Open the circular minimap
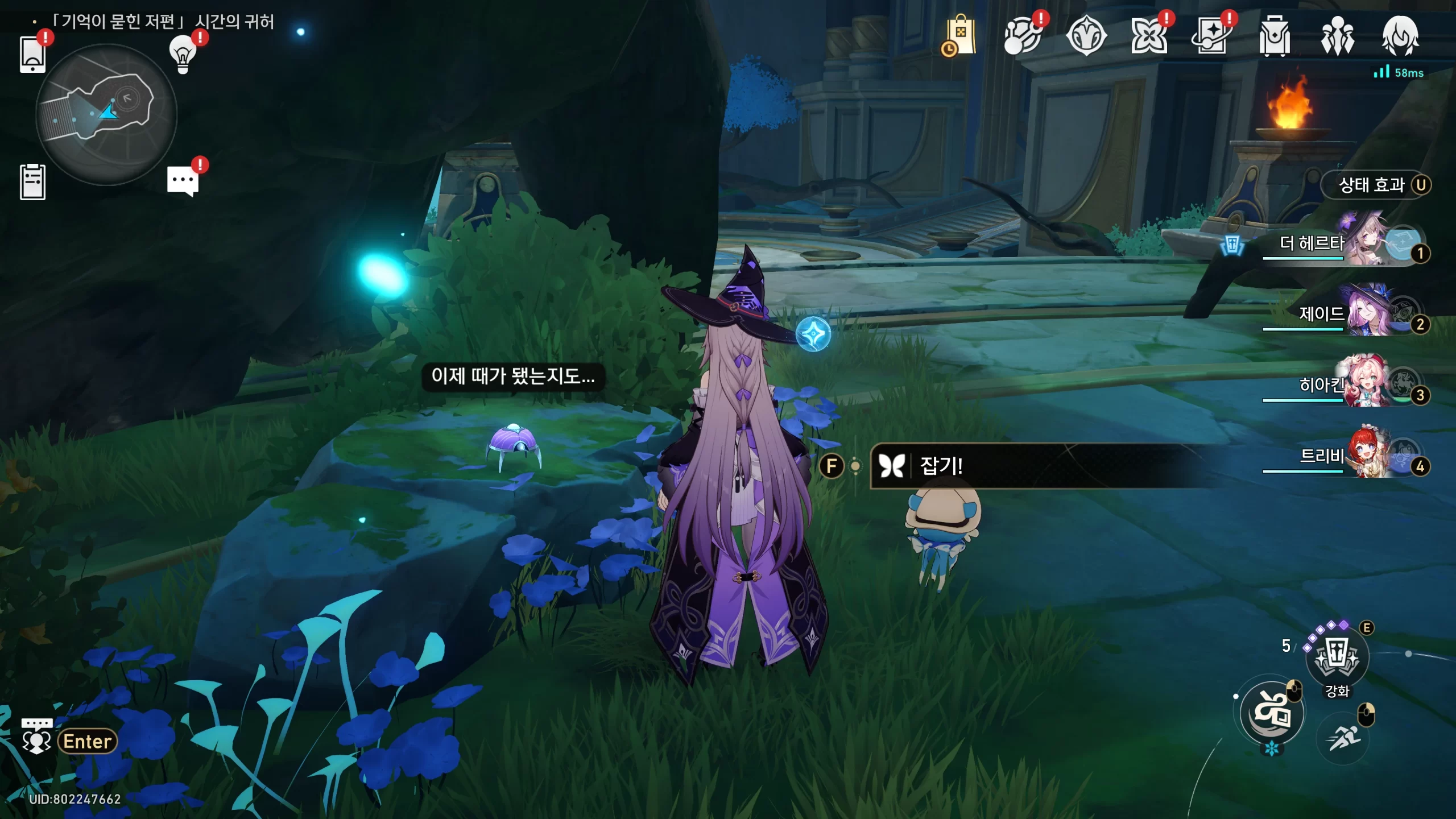 point(106,114)
